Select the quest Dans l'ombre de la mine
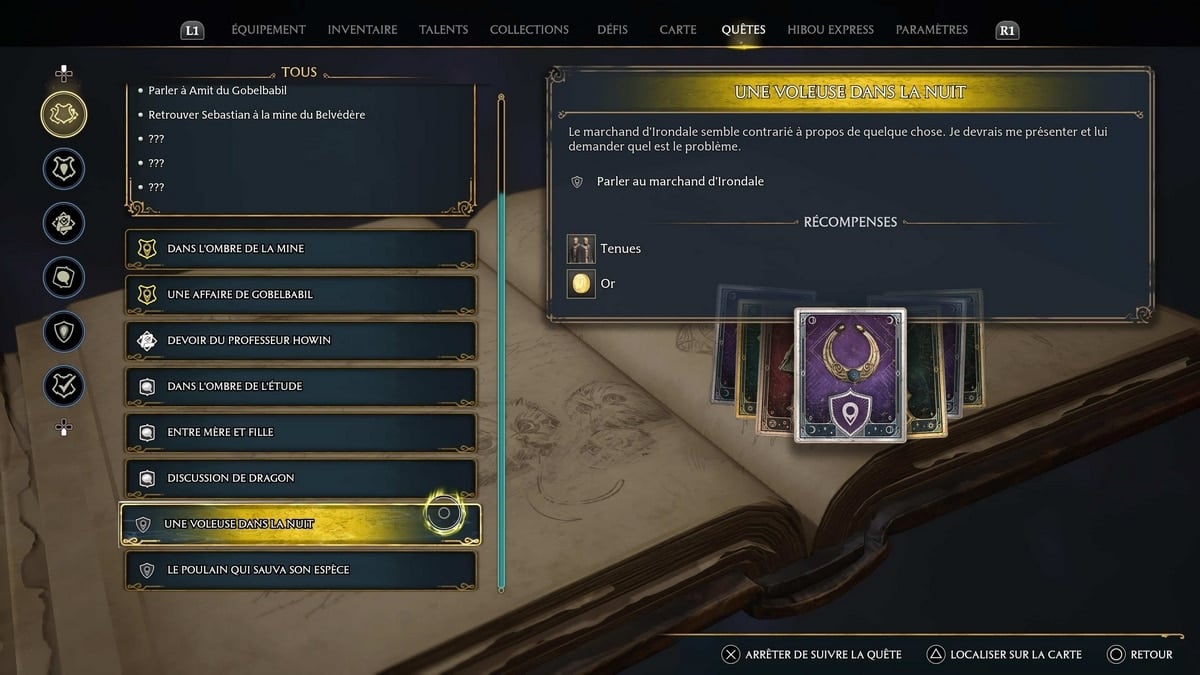 click(x=300, y=249)
